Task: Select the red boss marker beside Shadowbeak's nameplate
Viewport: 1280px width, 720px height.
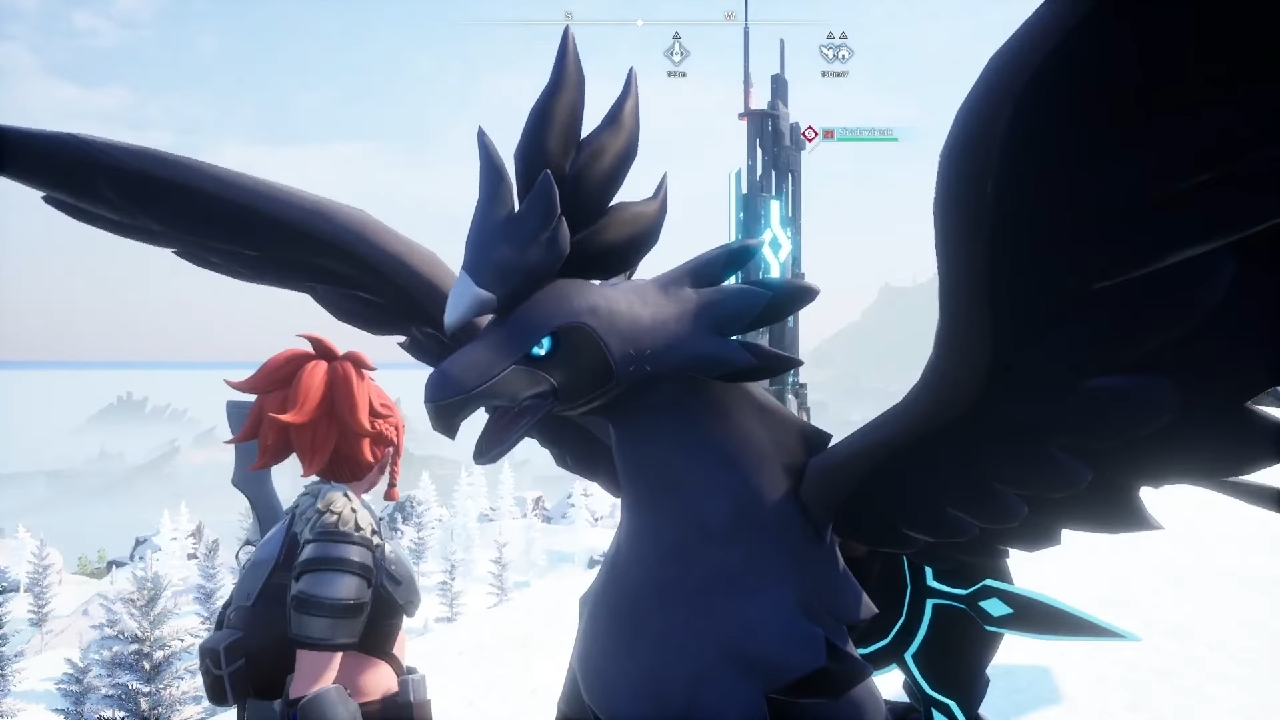Action: click(x=810, y=132)
